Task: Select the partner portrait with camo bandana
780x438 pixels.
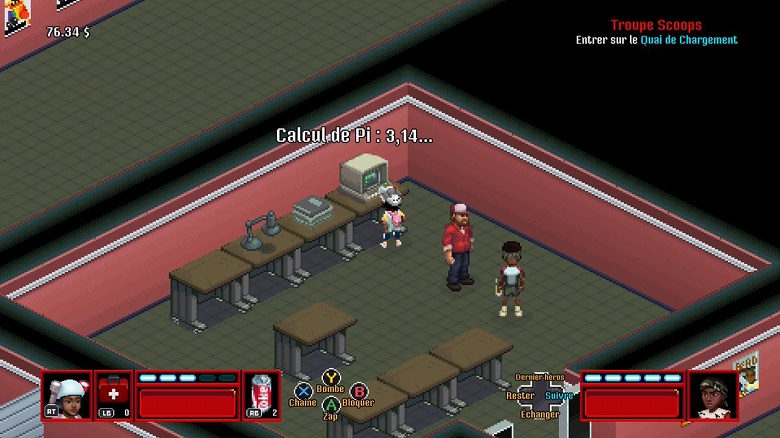Action: (713, 396)
